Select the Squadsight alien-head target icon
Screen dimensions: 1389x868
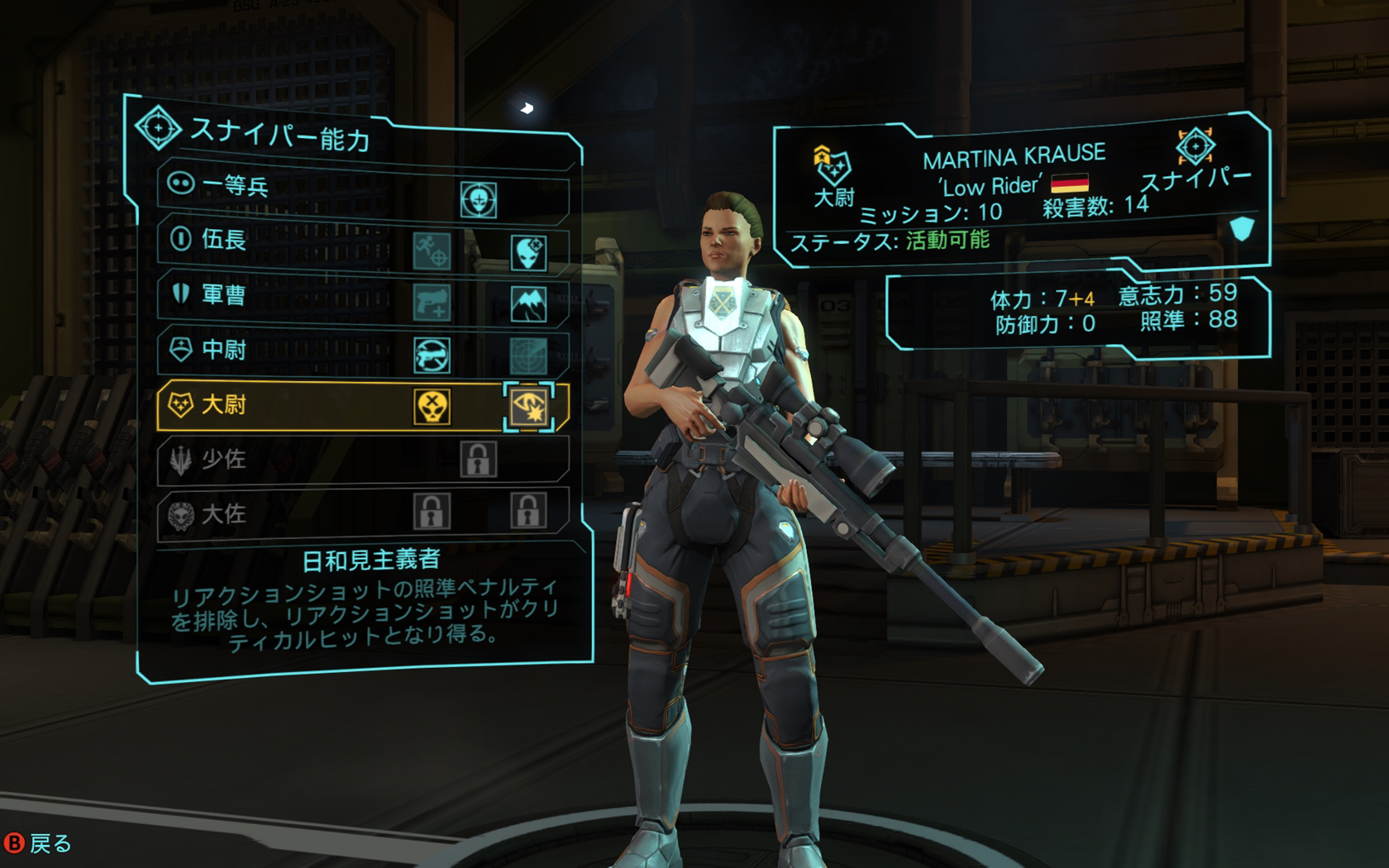[528, 252]
